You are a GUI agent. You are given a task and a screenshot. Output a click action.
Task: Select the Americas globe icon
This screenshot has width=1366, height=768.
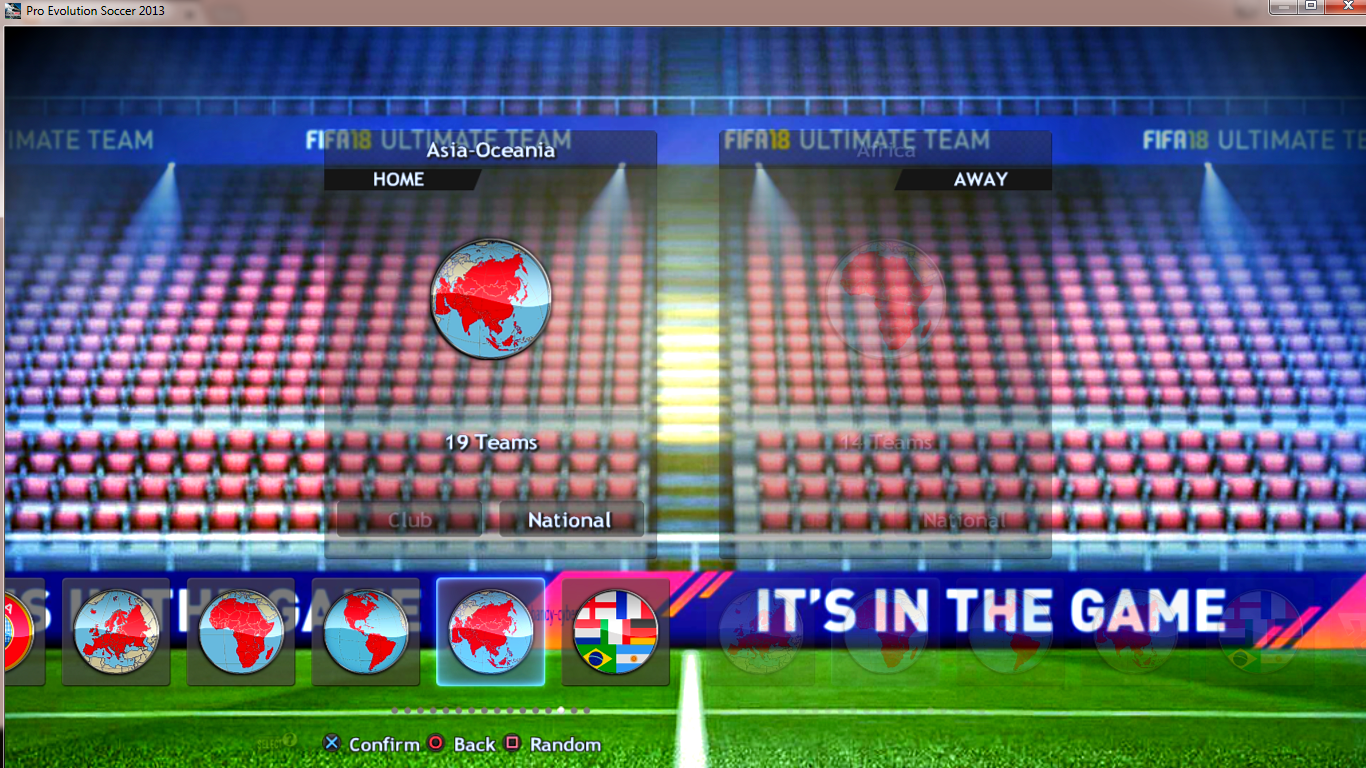(365, 632)
